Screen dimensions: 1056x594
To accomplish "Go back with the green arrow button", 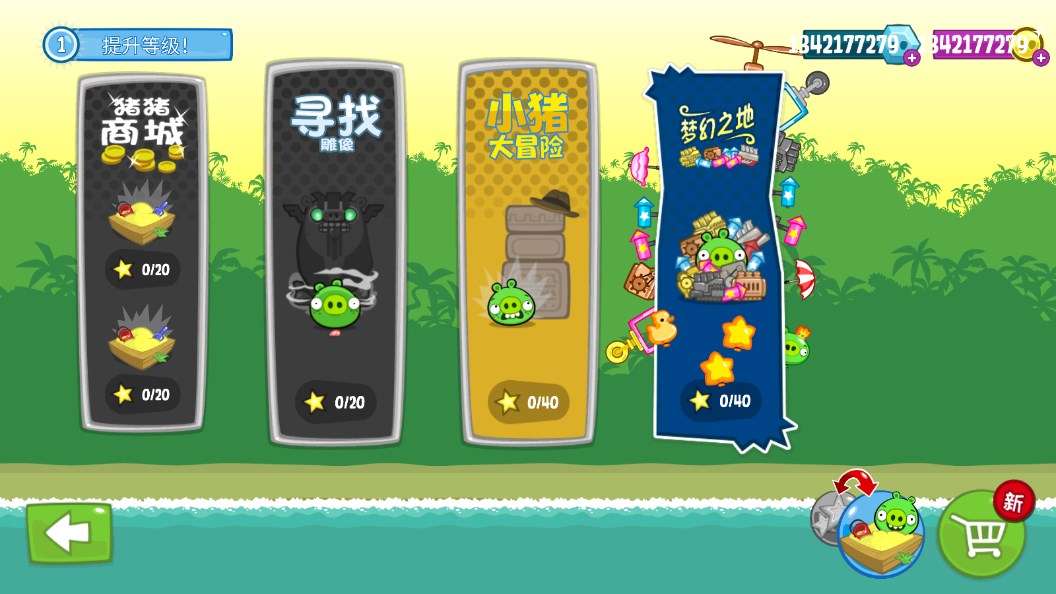I will point(69,533).
